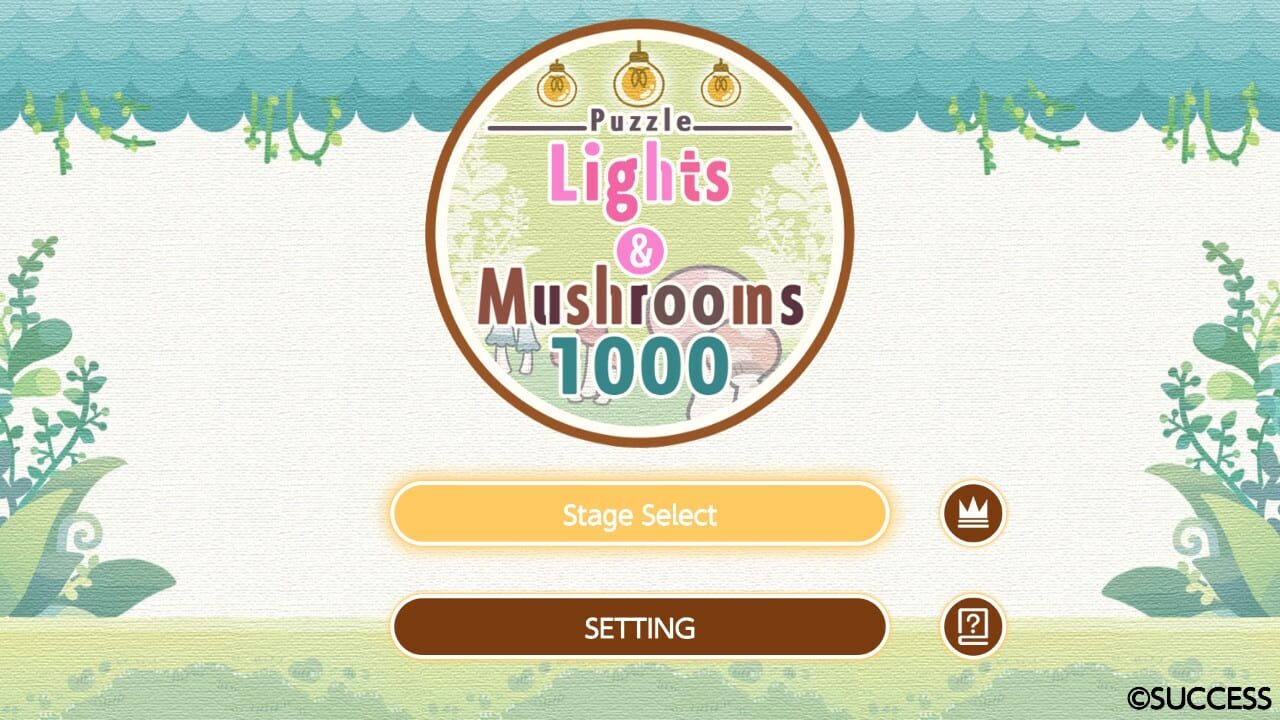Image resolution: width=1280 pixels, height=720 pixels.
Task: Click the Puzzle banner text in the logo
Action: [x=640, y=121]
